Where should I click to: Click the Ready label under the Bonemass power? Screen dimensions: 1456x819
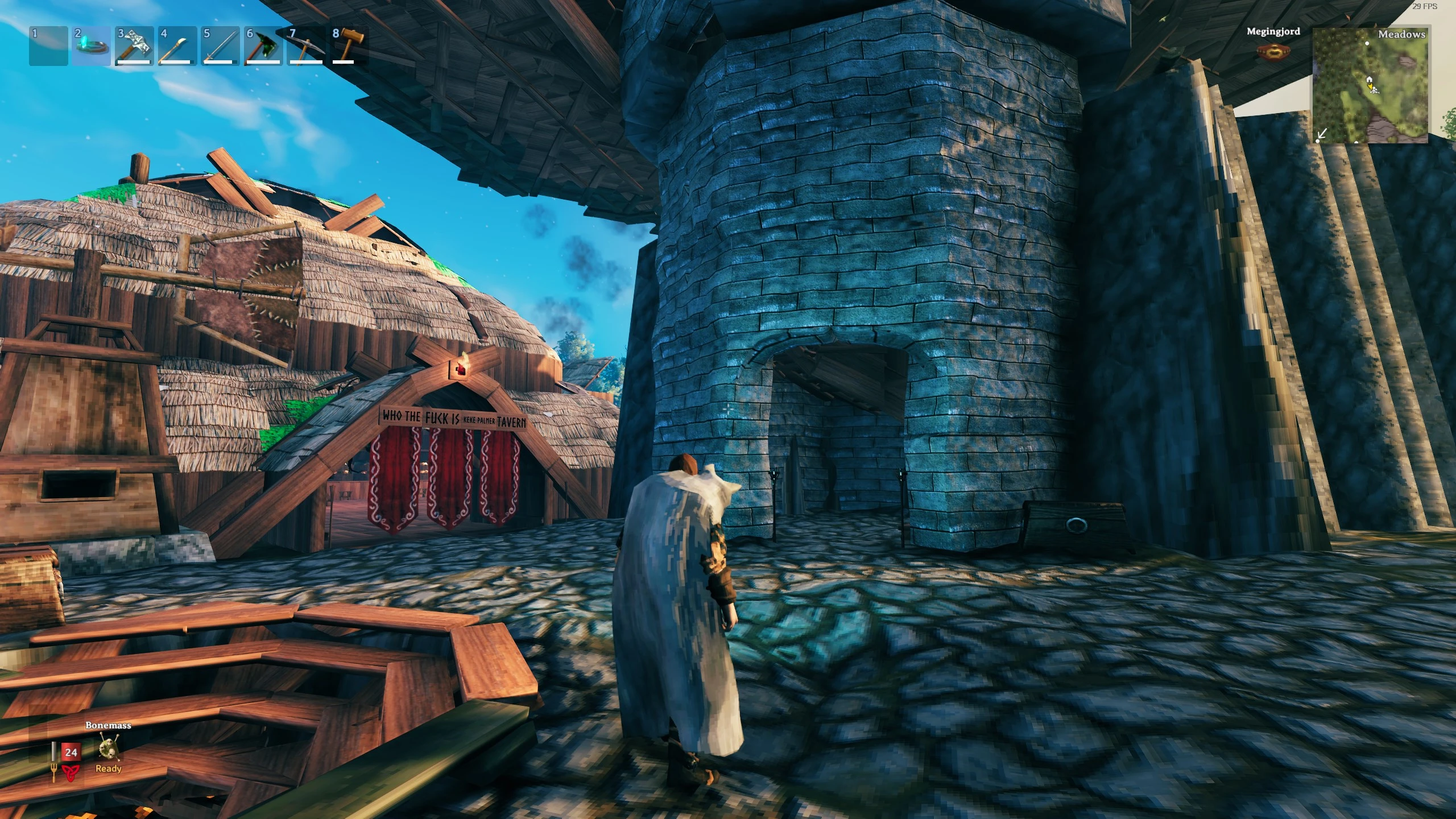click(107, 769)
